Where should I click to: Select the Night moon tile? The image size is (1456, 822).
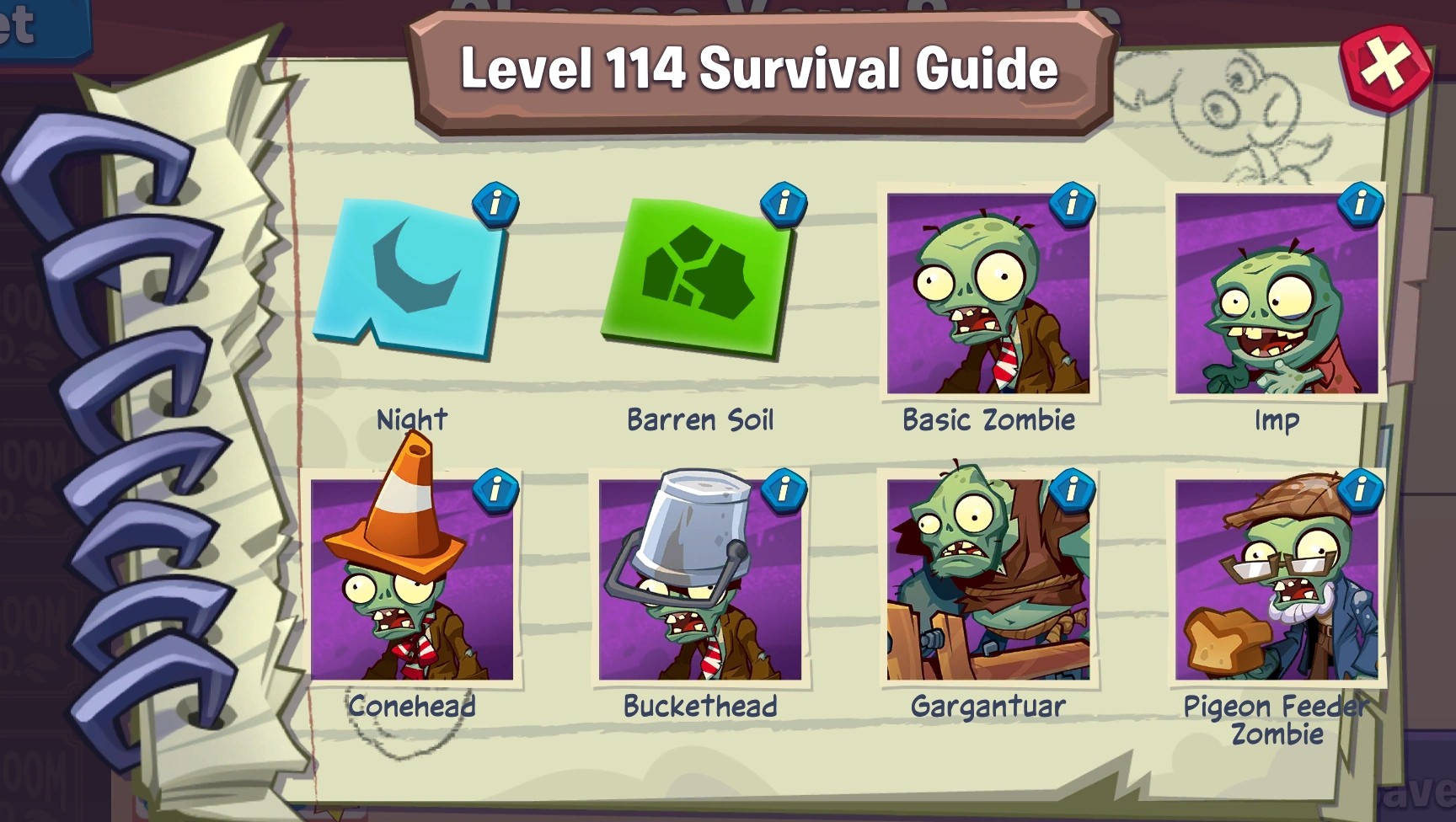[413, 286]
